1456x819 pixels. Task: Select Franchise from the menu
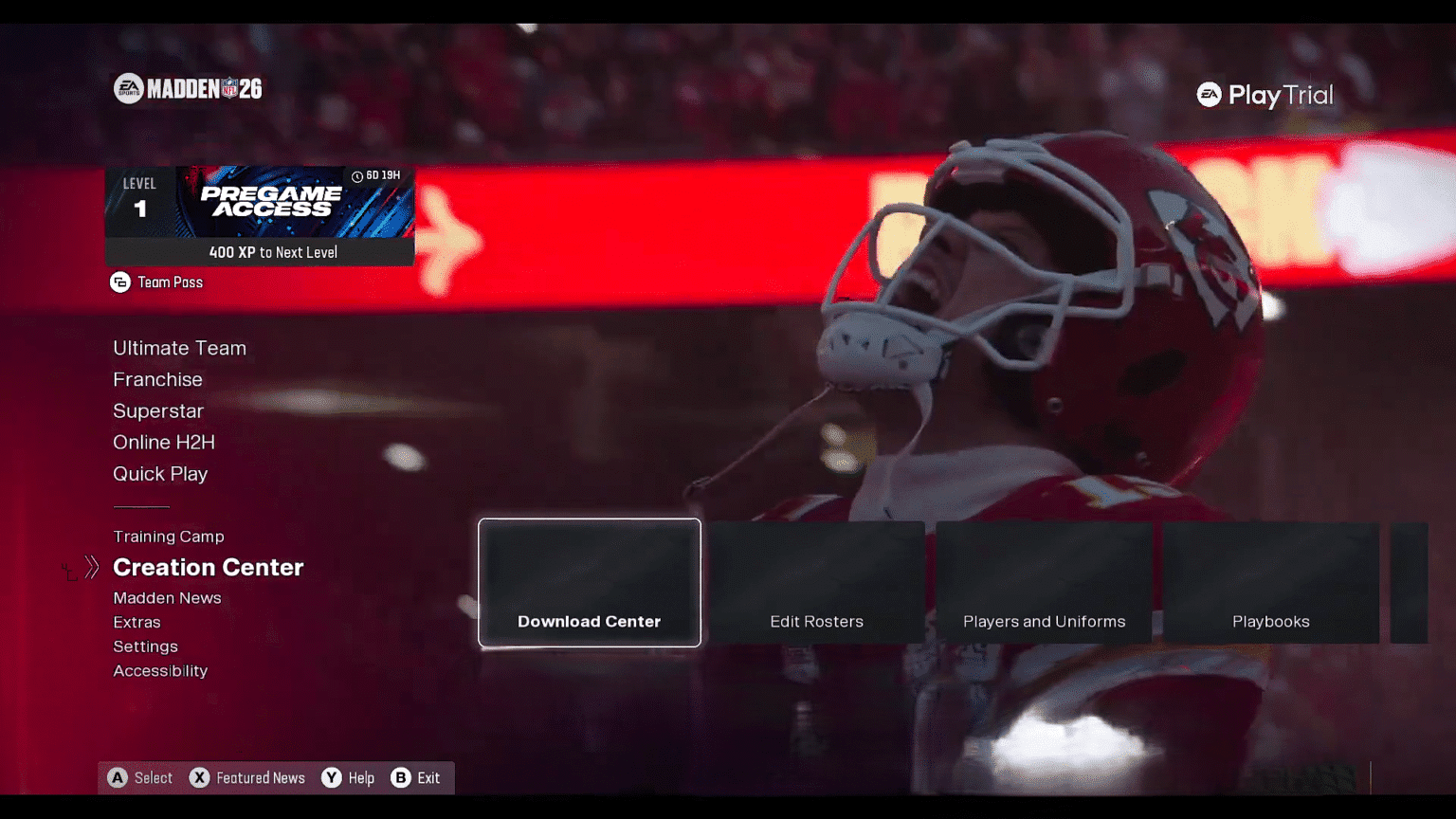[157, 379]
